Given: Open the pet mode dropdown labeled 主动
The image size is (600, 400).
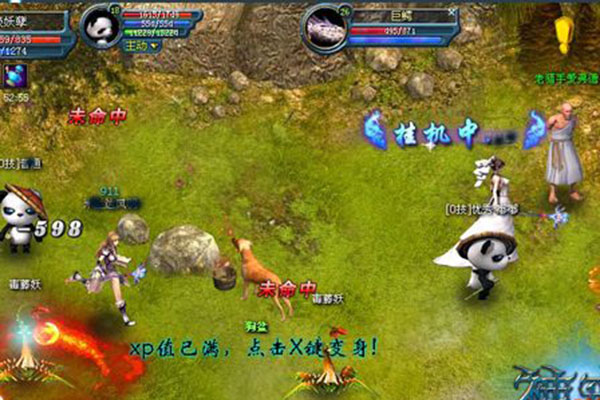Looking at the screenshot, I should tap(140, 46).
